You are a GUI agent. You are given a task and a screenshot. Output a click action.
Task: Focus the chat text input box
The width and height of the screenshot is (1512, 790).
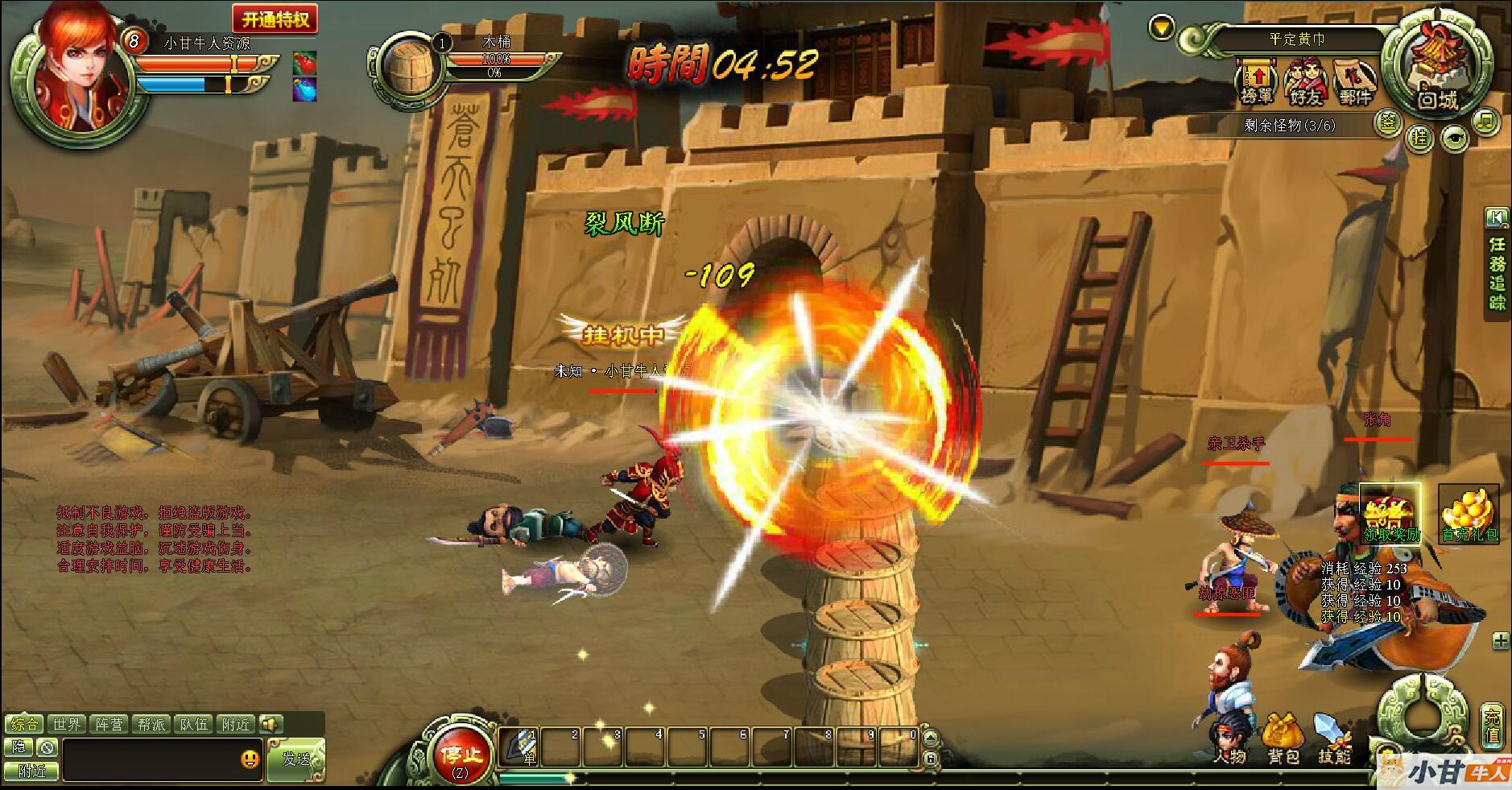click(153, 759)
